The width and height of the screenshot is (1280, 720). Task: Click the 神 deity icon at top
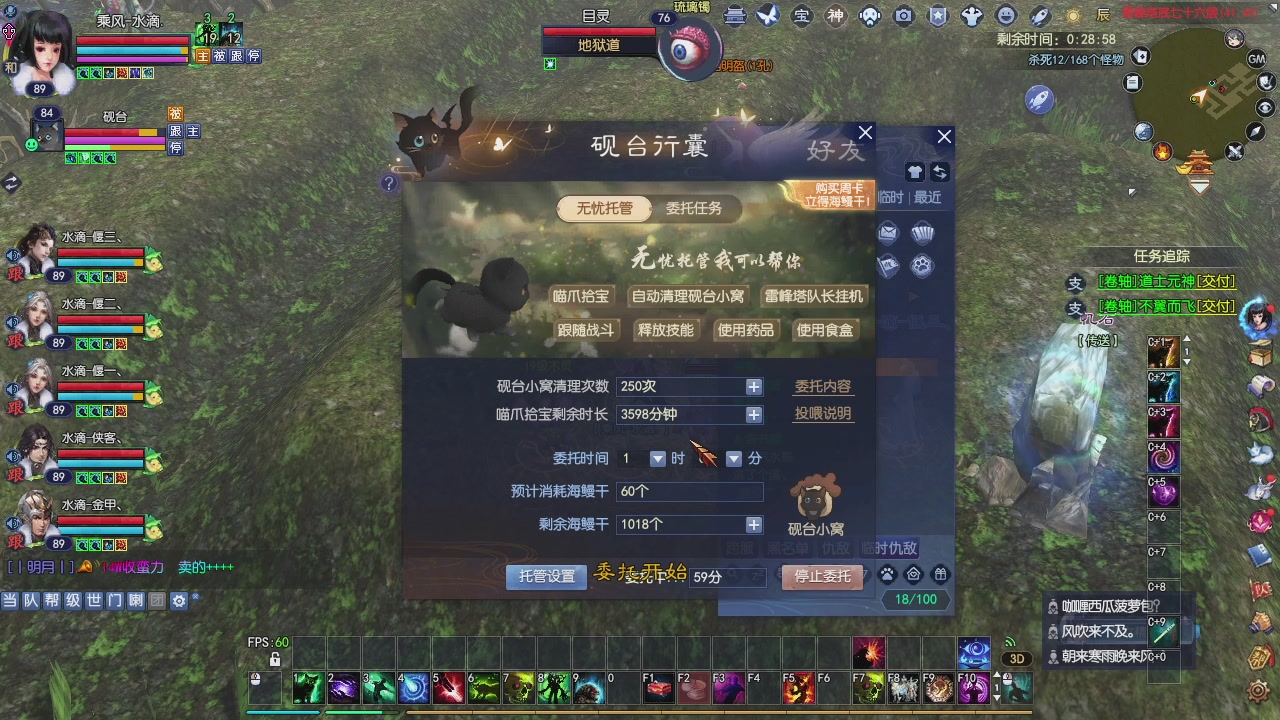tap(835, 16)
